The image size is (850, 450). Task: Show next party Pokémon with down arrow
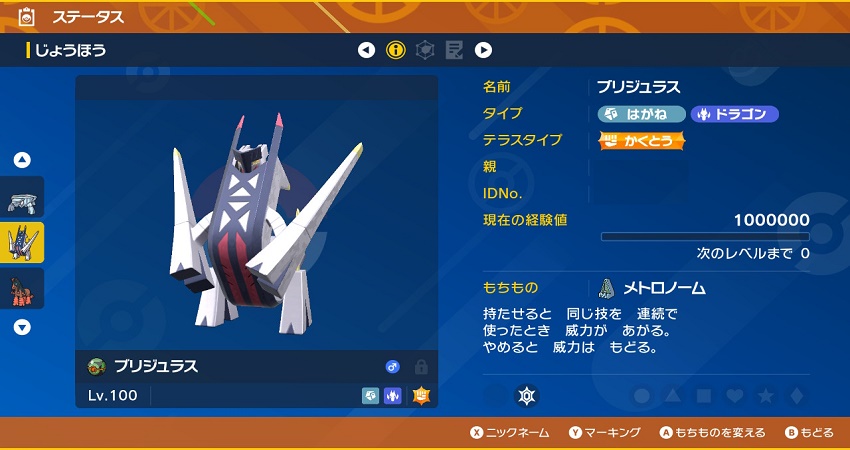click(22, 327)
